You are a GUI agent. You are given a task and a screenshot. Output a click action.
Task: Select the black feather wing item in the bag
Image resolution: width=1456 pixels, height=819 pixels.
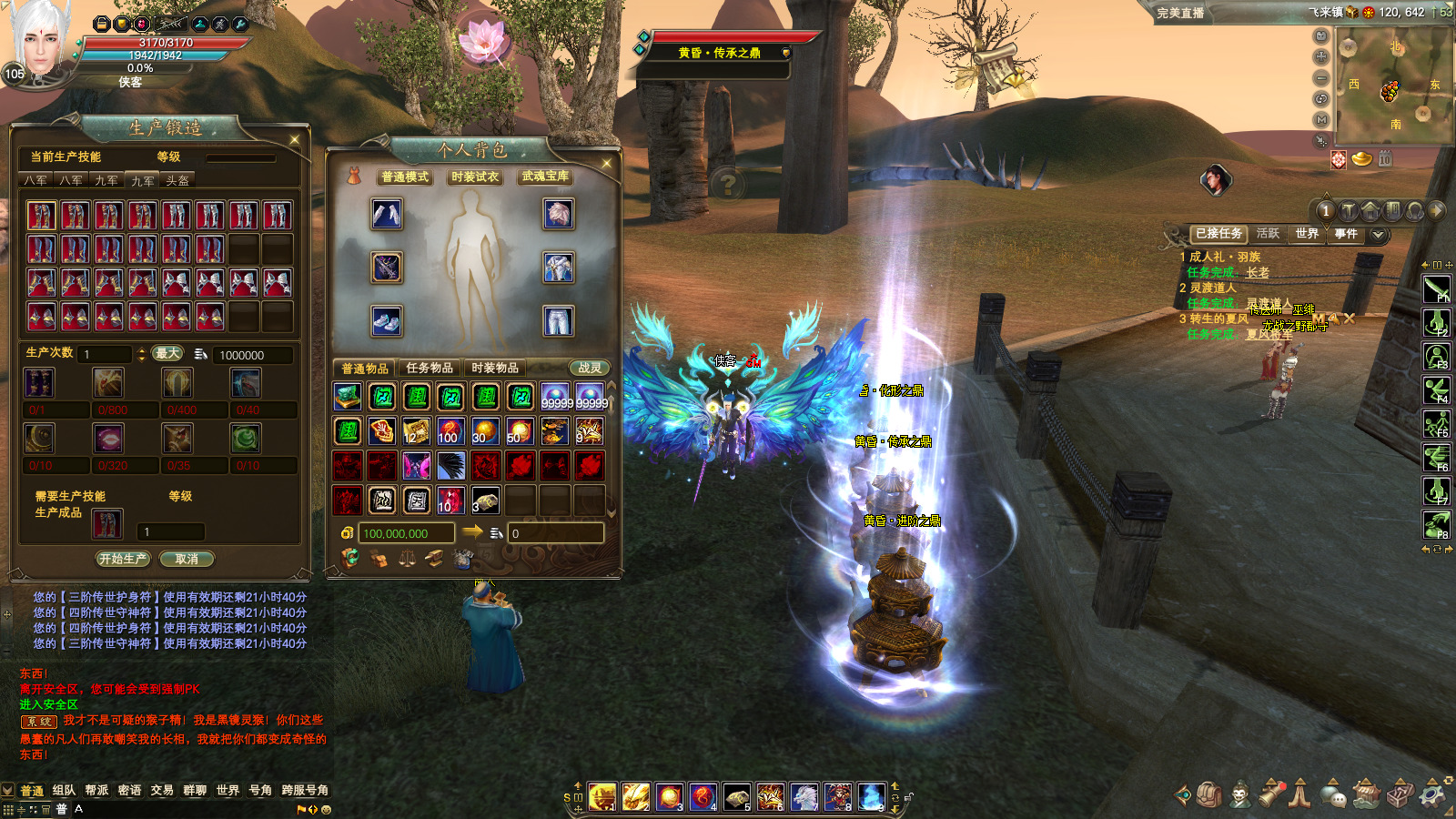coord(450,466)
